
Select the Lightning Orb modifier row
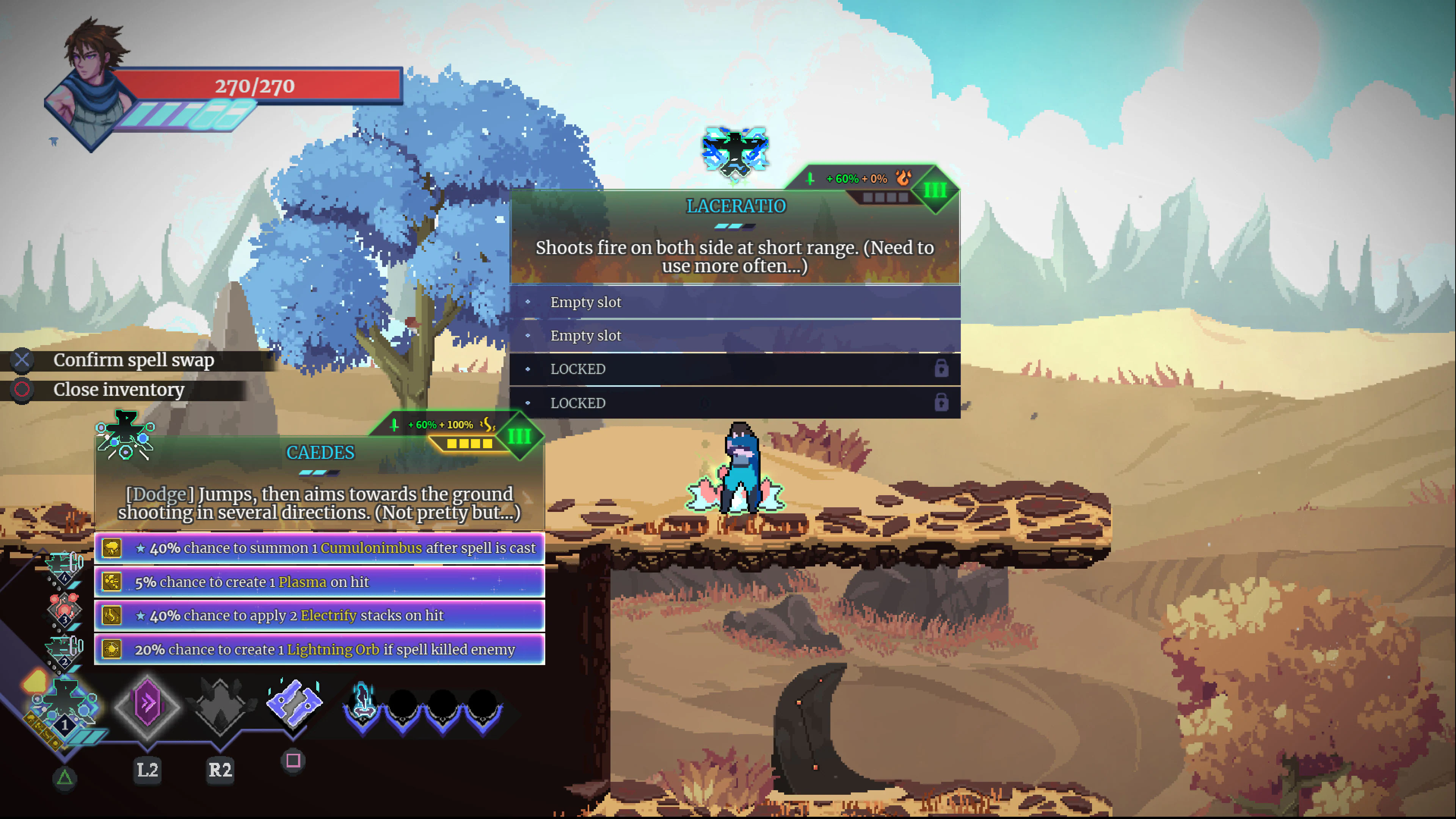pyautogui.click(x=319, y=650)
